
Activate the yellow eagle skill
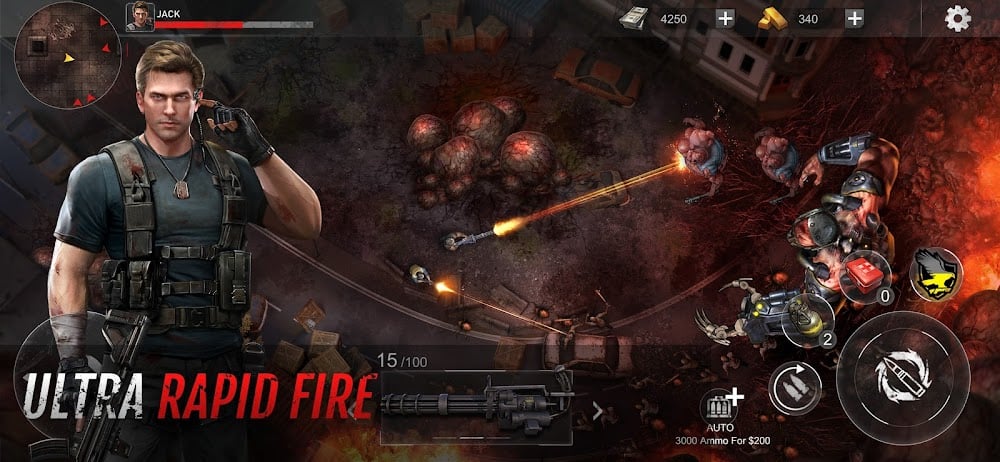936,273
